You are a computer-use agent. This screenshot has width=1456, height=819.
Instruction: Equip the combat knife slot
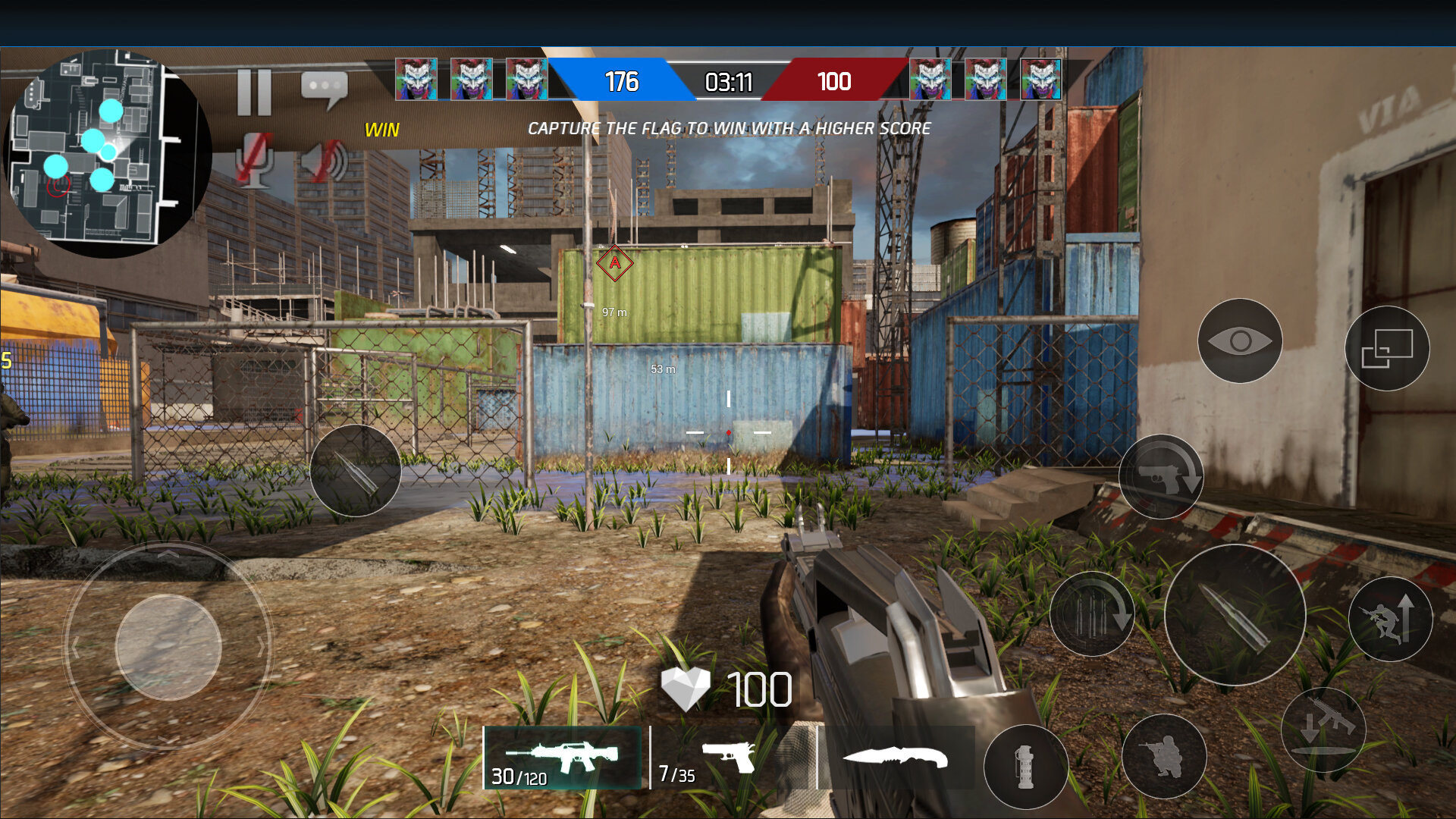tap(895, 757)
